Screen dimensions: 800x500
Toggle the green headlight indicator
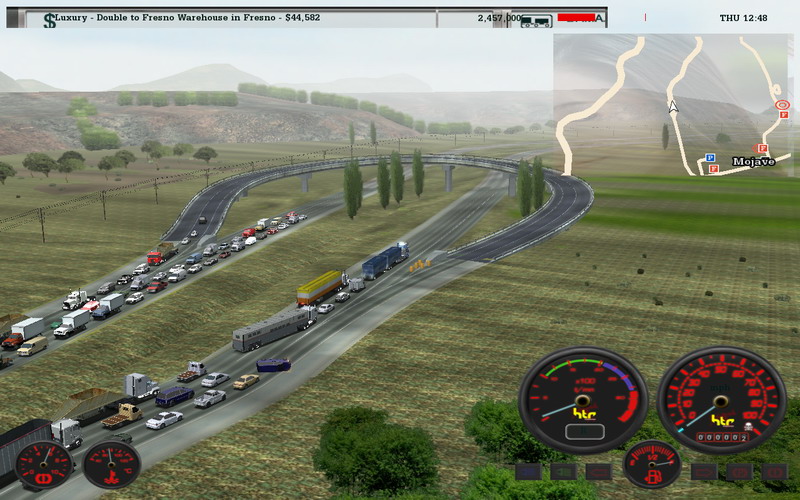pyautogui.click(x=564, y=471)
